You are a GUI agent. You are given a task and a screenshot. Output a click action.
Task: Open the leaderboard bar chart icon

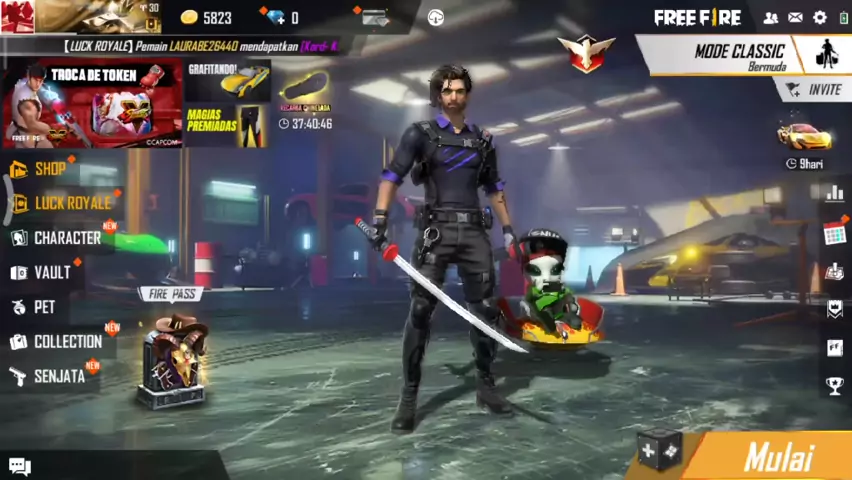tap(834, 193)
